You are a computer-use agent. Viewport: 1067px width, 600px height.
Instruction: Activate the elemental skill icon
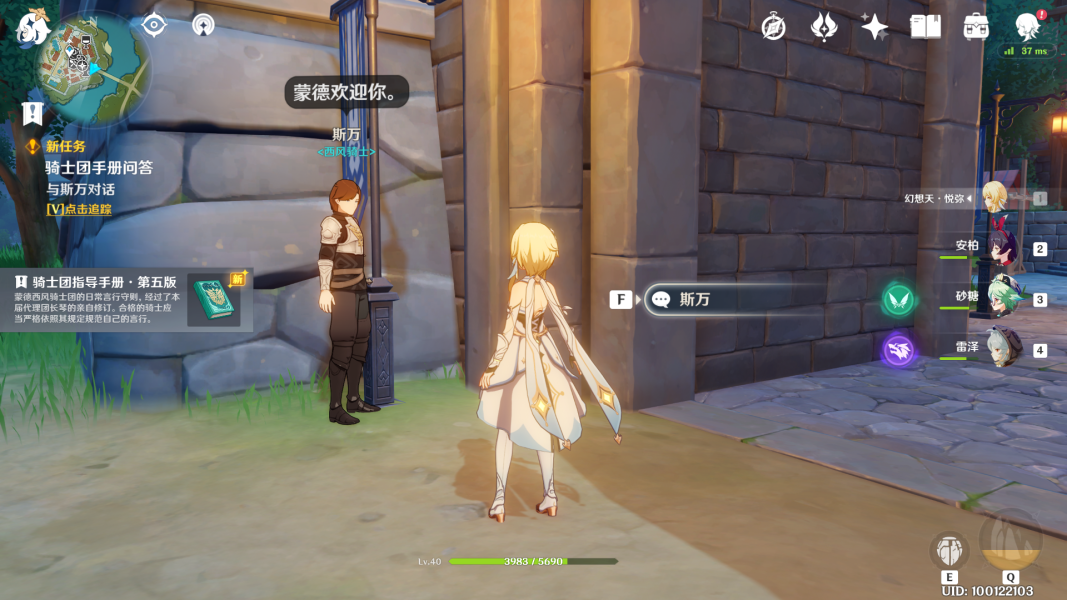tap(949, 551)
